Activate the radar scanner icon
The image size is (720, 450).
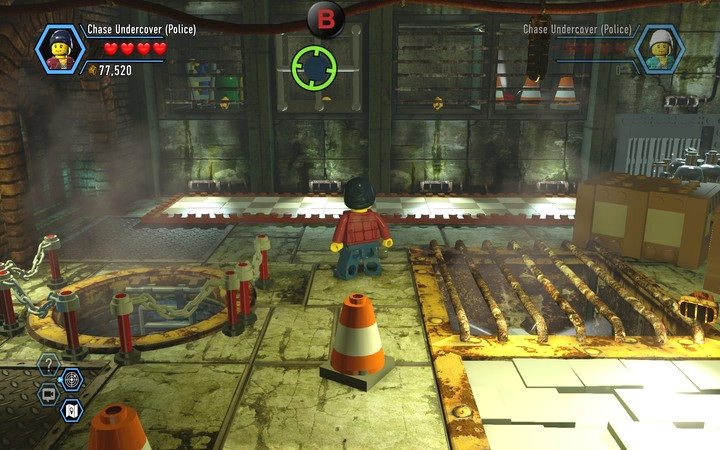point(71,379)
